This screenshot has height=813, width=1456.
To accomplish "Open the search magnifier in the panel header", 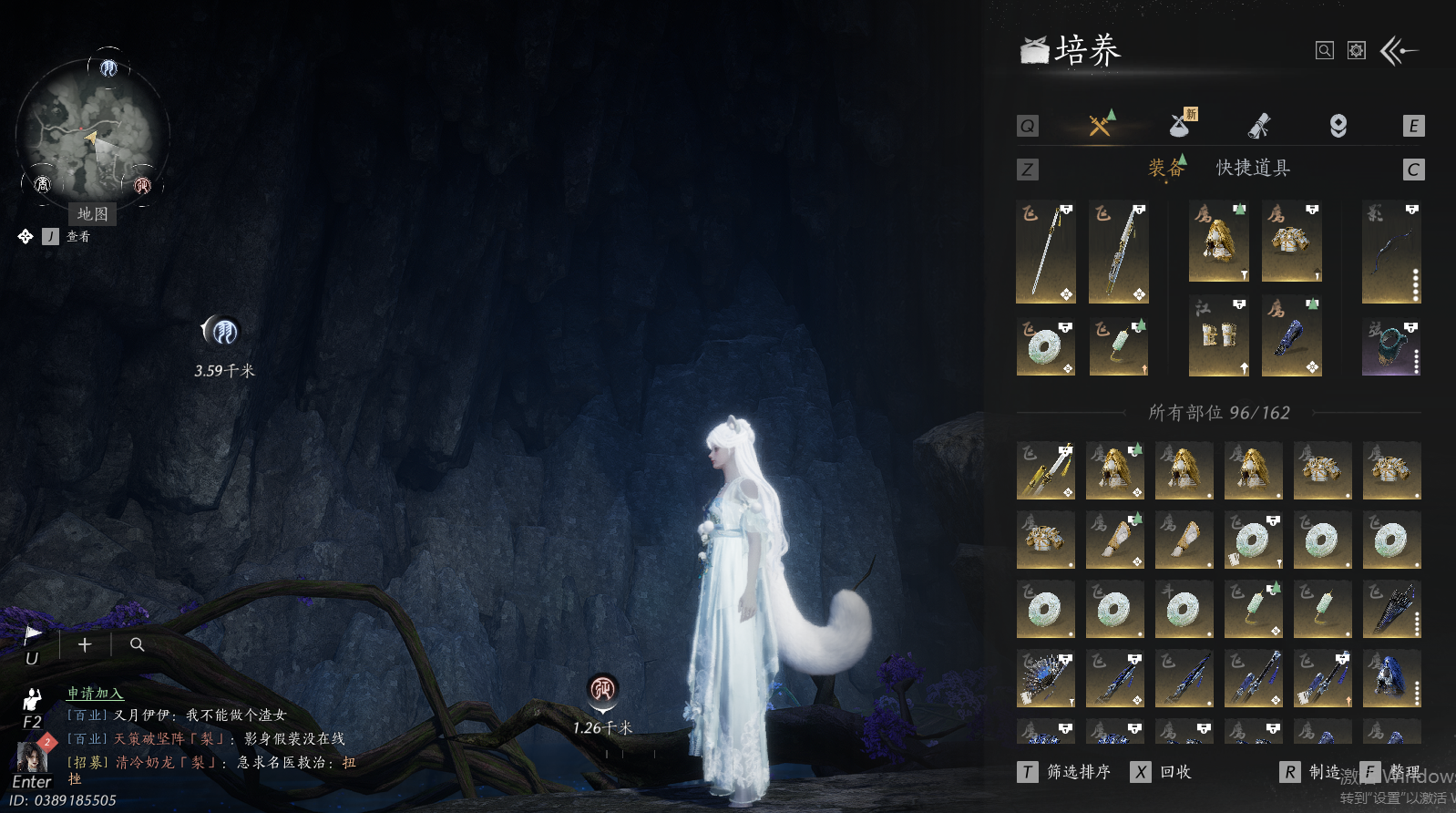I will point(1325,51).
